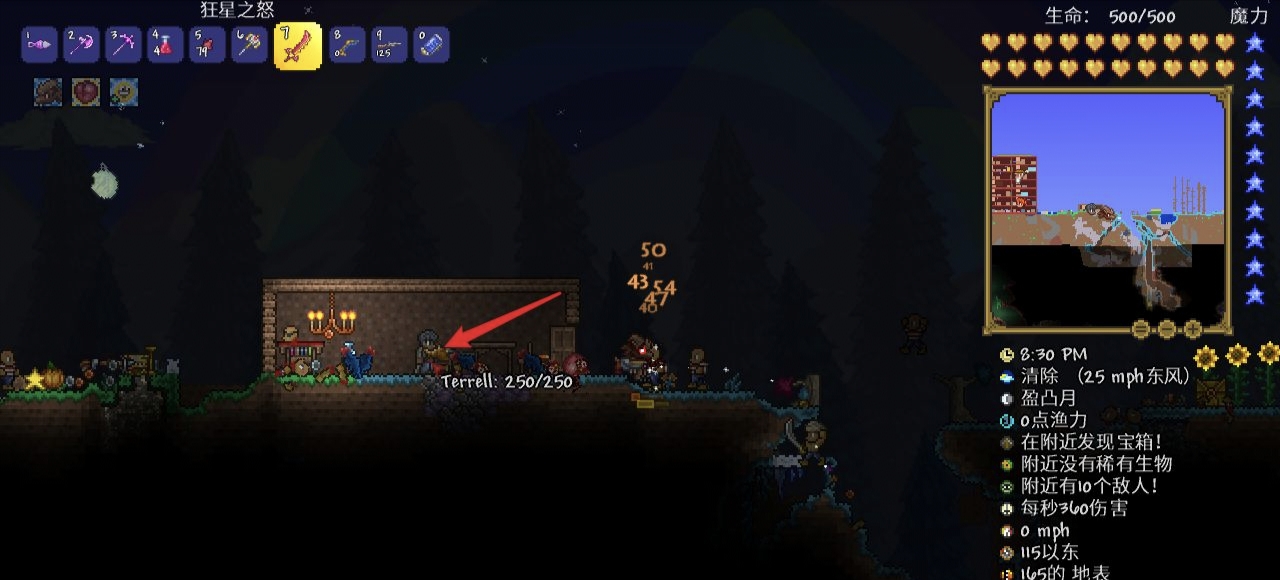Select the blue item in slot 0
1280x580 pixels.
click(x=430, y=45)
